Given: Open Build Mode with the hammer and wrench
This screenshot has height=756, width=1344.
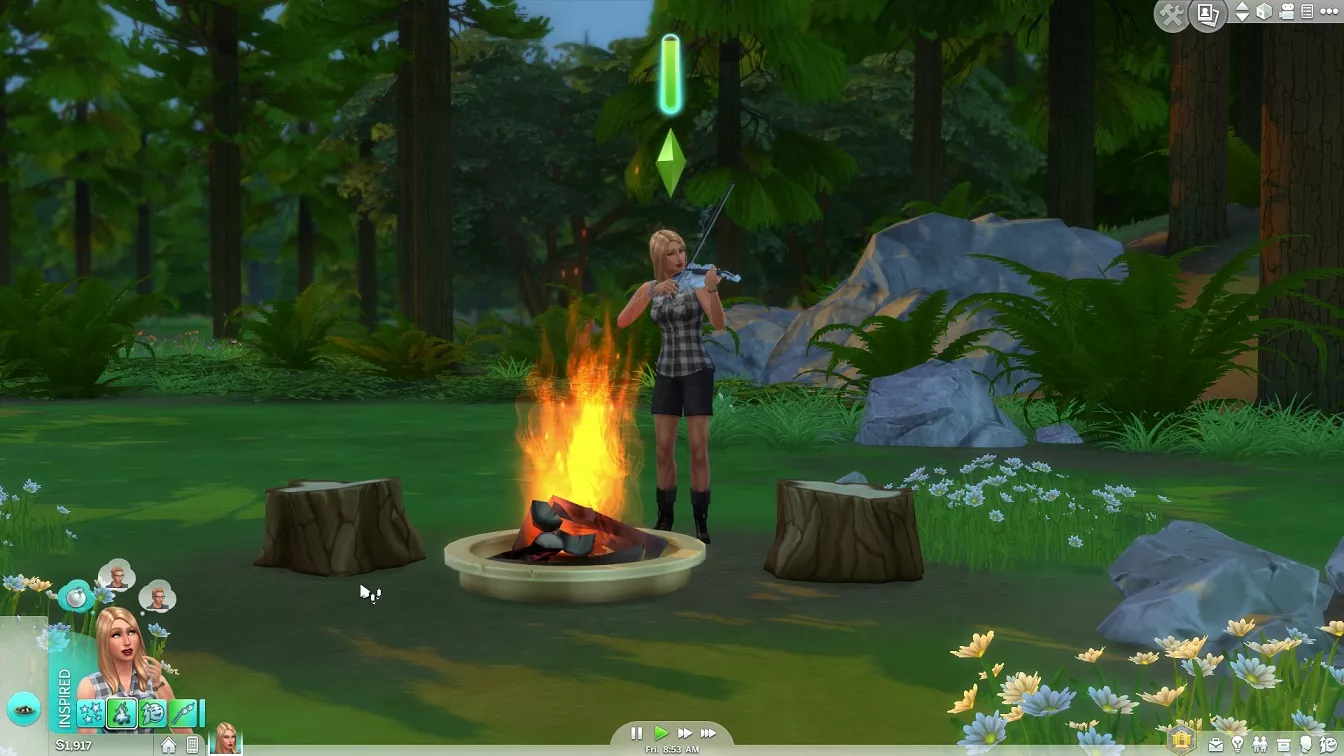Looking at the screenshot, I should pyautogui.click(x=1170, y=15).
